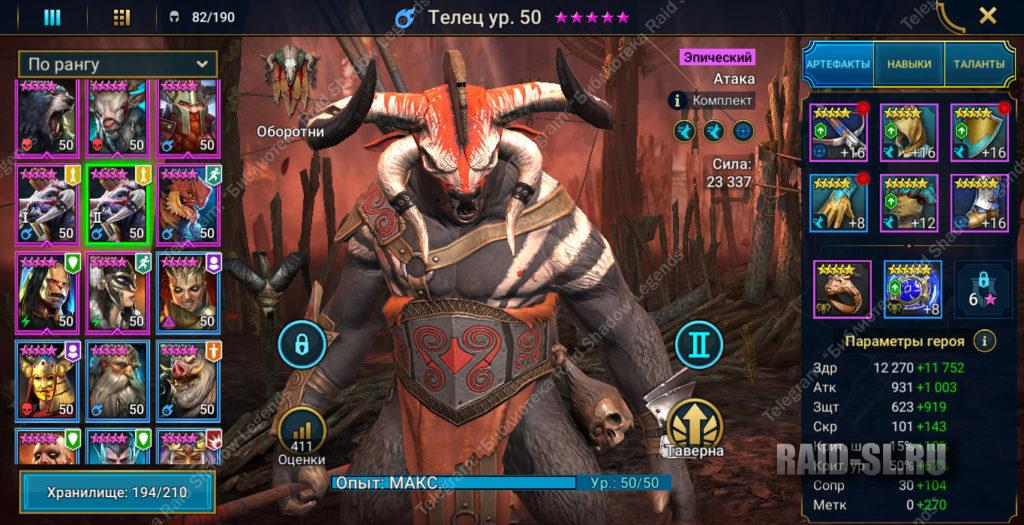
Task: Select the red dragon champion portrait
Action: [x=187, y=204]
